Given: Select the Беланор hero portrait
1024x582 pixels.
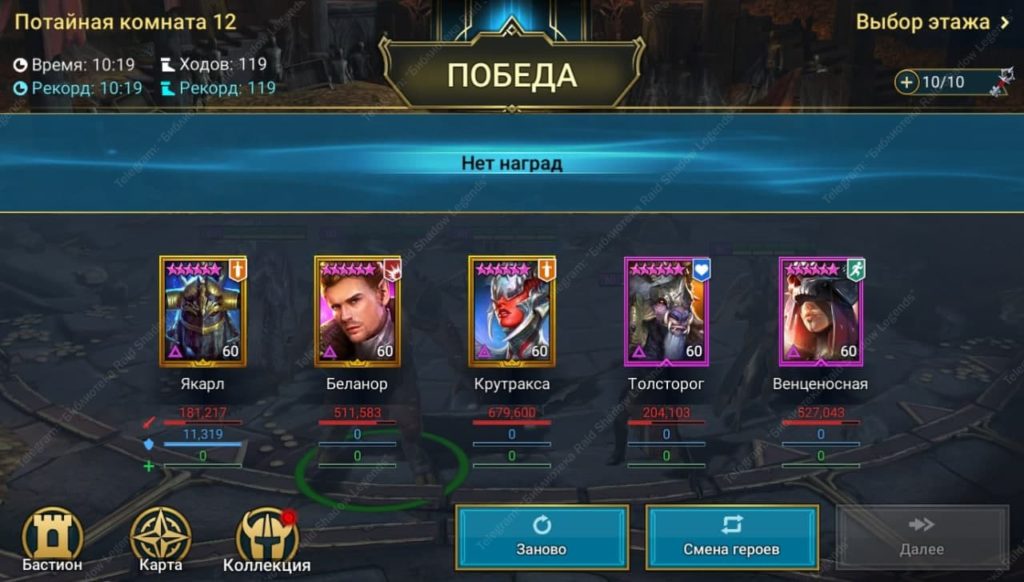Looking at the screenshot, I should point(357,312).
